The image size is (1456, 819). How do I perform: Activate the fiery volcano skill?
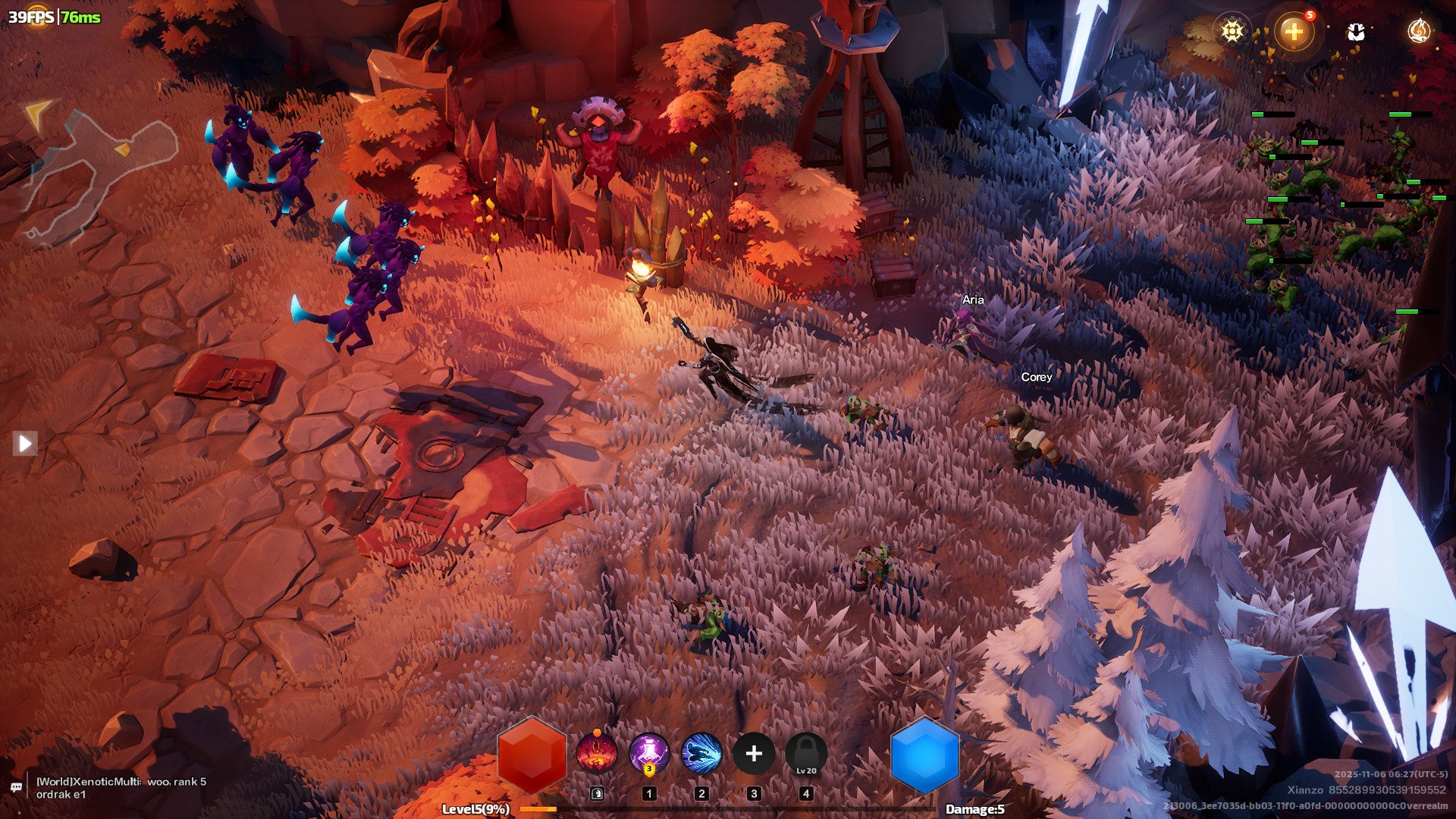(x=596, y=753)
